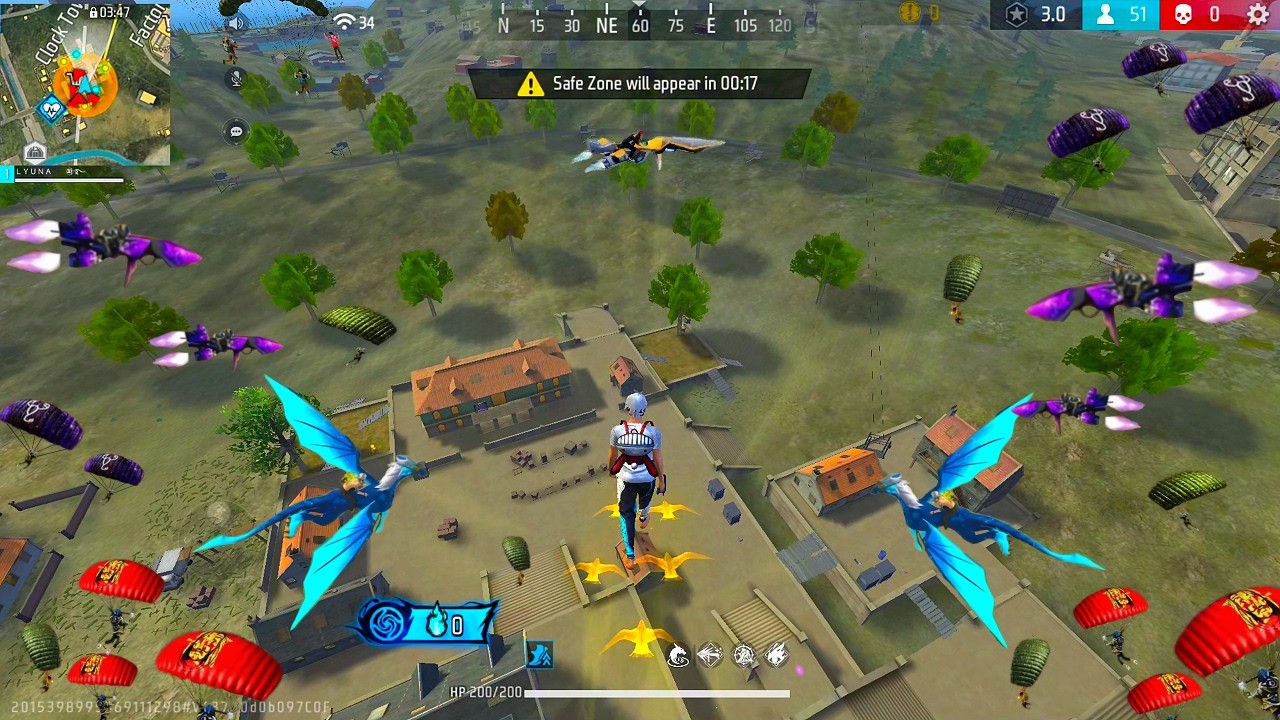Tap the blue running-shoe boost icon

coord(539,655)
